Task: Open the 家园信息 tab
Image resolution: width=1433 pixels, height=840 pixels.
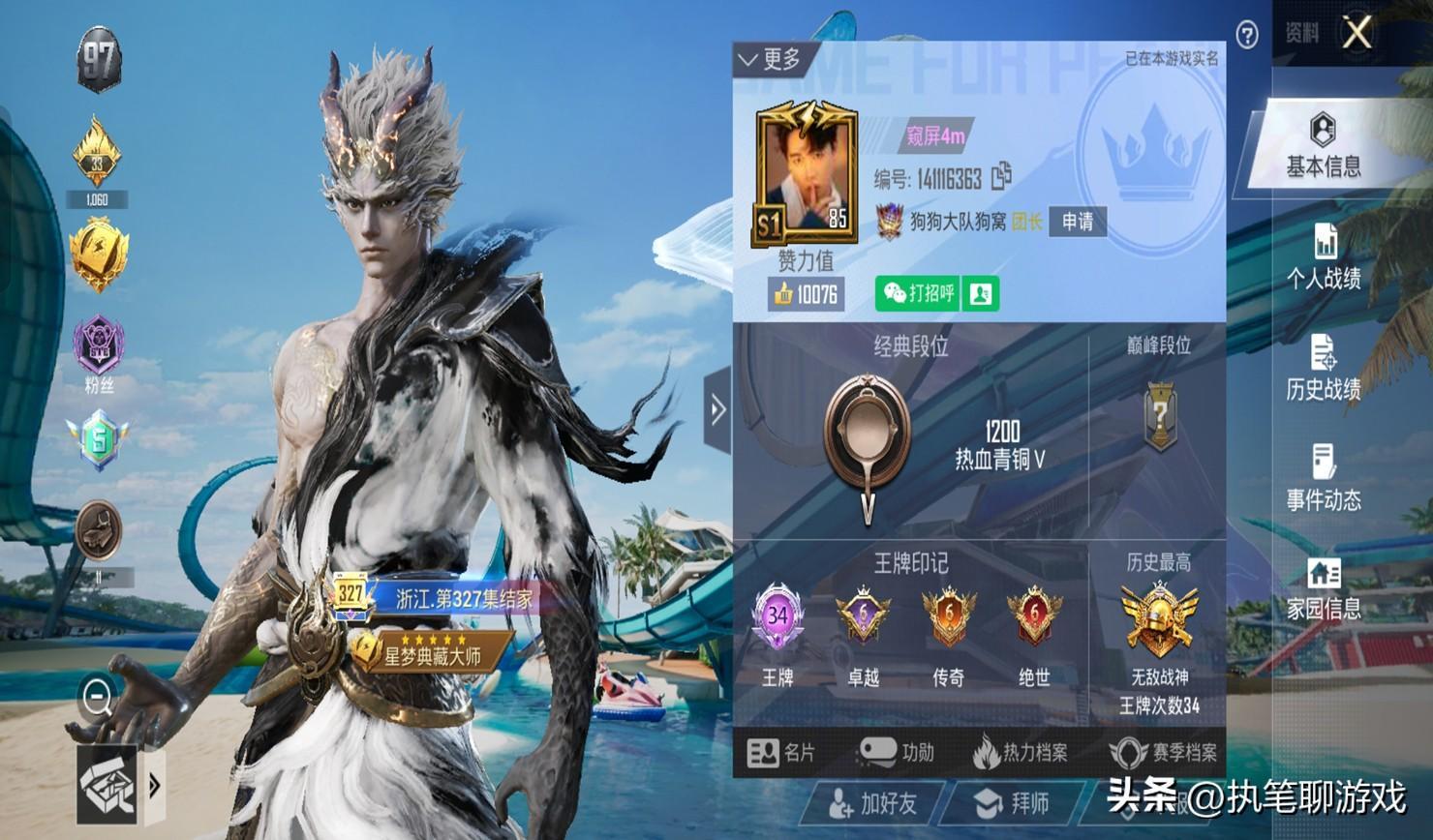Action: (x=1323, y=588)
